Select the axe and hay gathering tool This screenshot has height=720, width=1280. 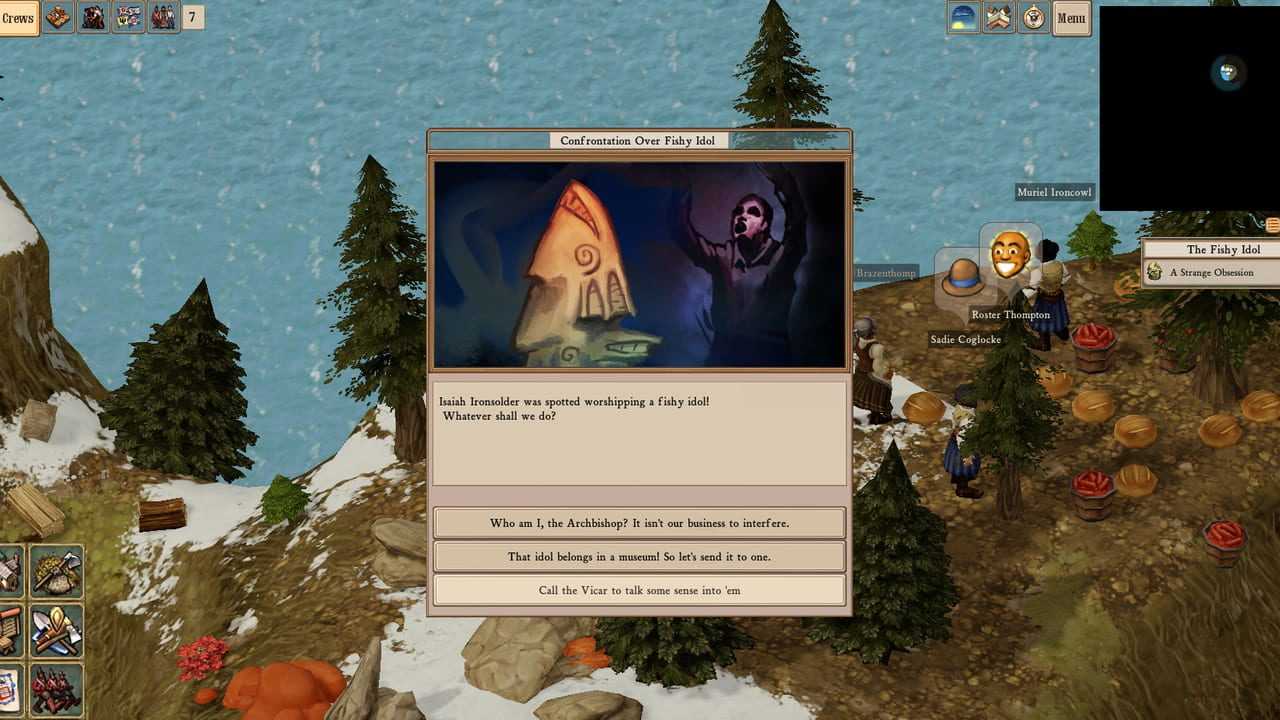[x=56, y=572]
